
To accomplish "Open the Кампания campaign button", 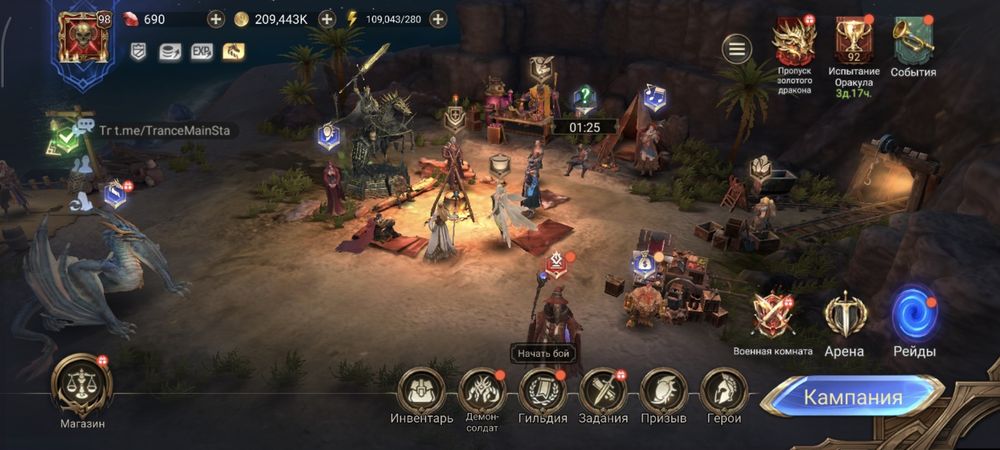I will point(852,397).
